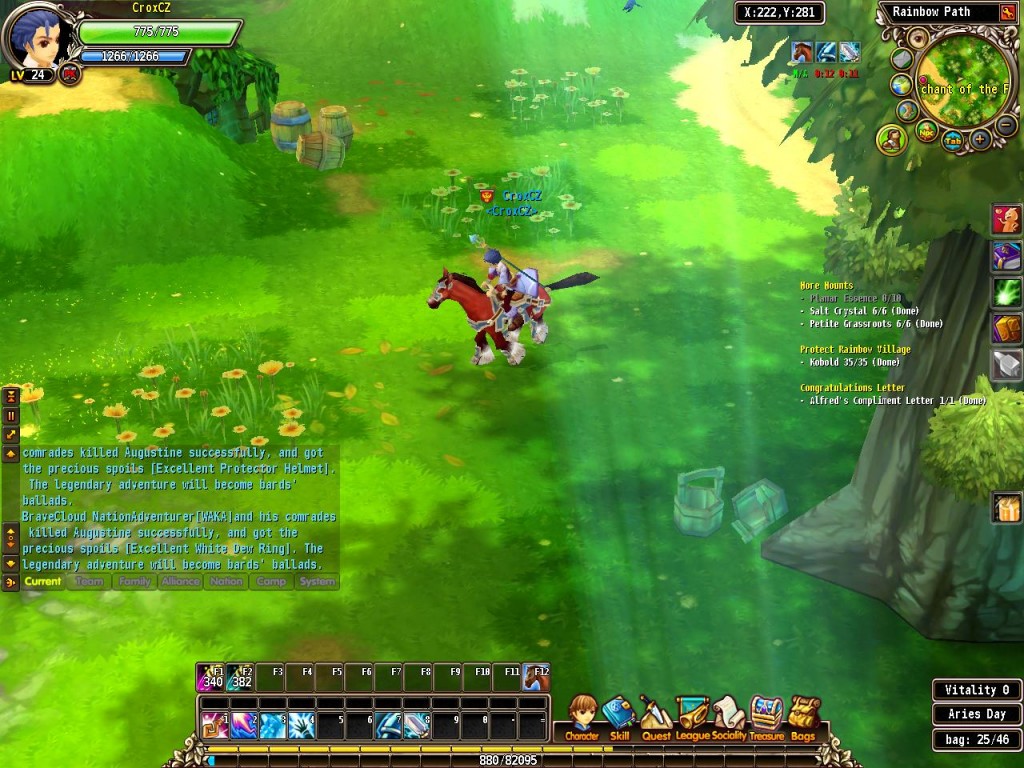Use the F1 potion with 340 count
The width and height of the screenshot is (1024, 768).
(x=211, y=678)
